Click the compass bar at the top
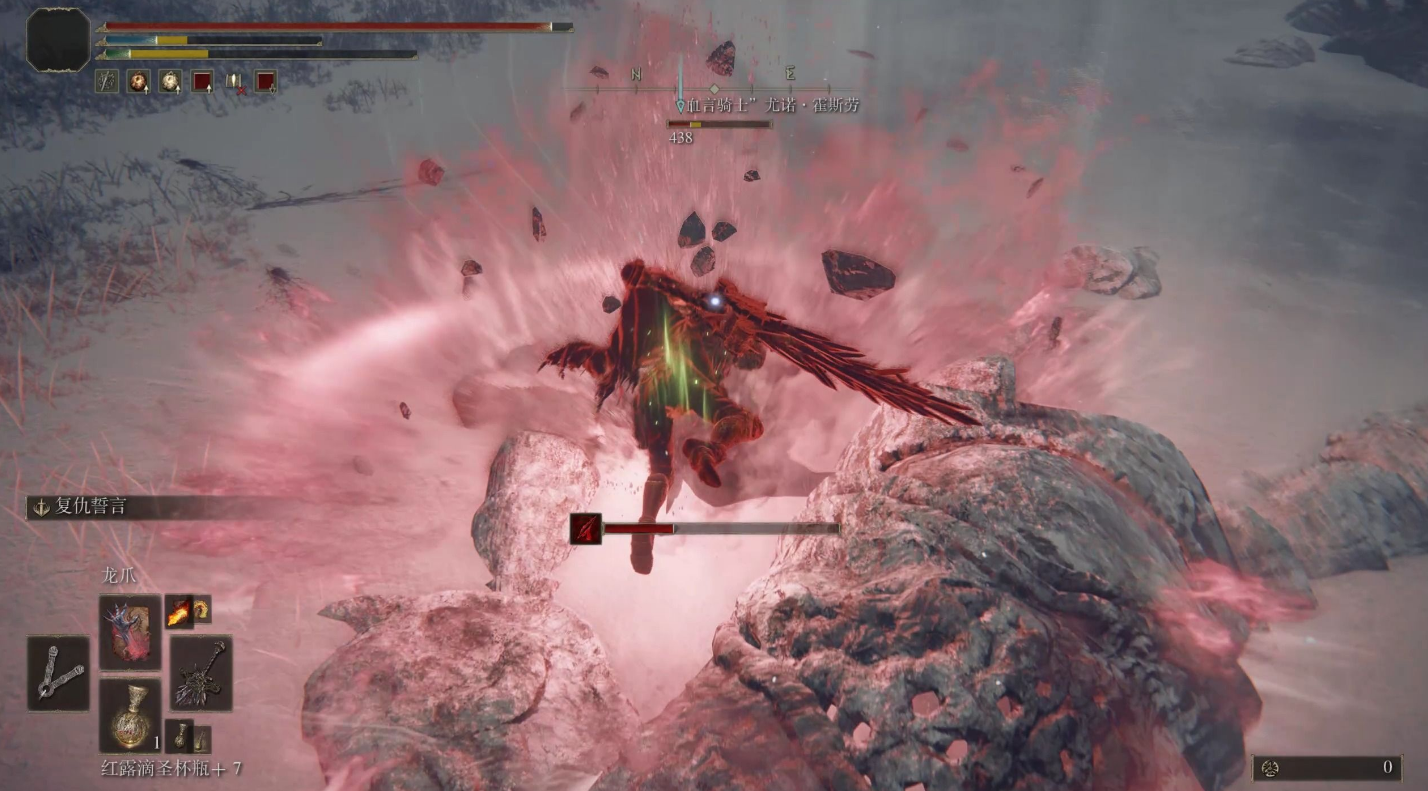Viewport: 1428px width, 791px height. coord(713,89)
